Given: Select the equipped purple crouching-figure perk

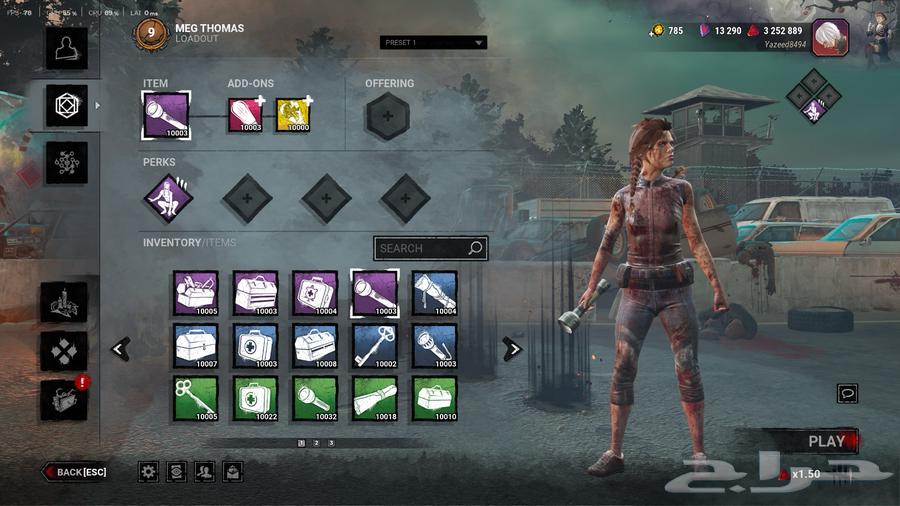Looking at the screenshot, I should click(x=166, y=198).
